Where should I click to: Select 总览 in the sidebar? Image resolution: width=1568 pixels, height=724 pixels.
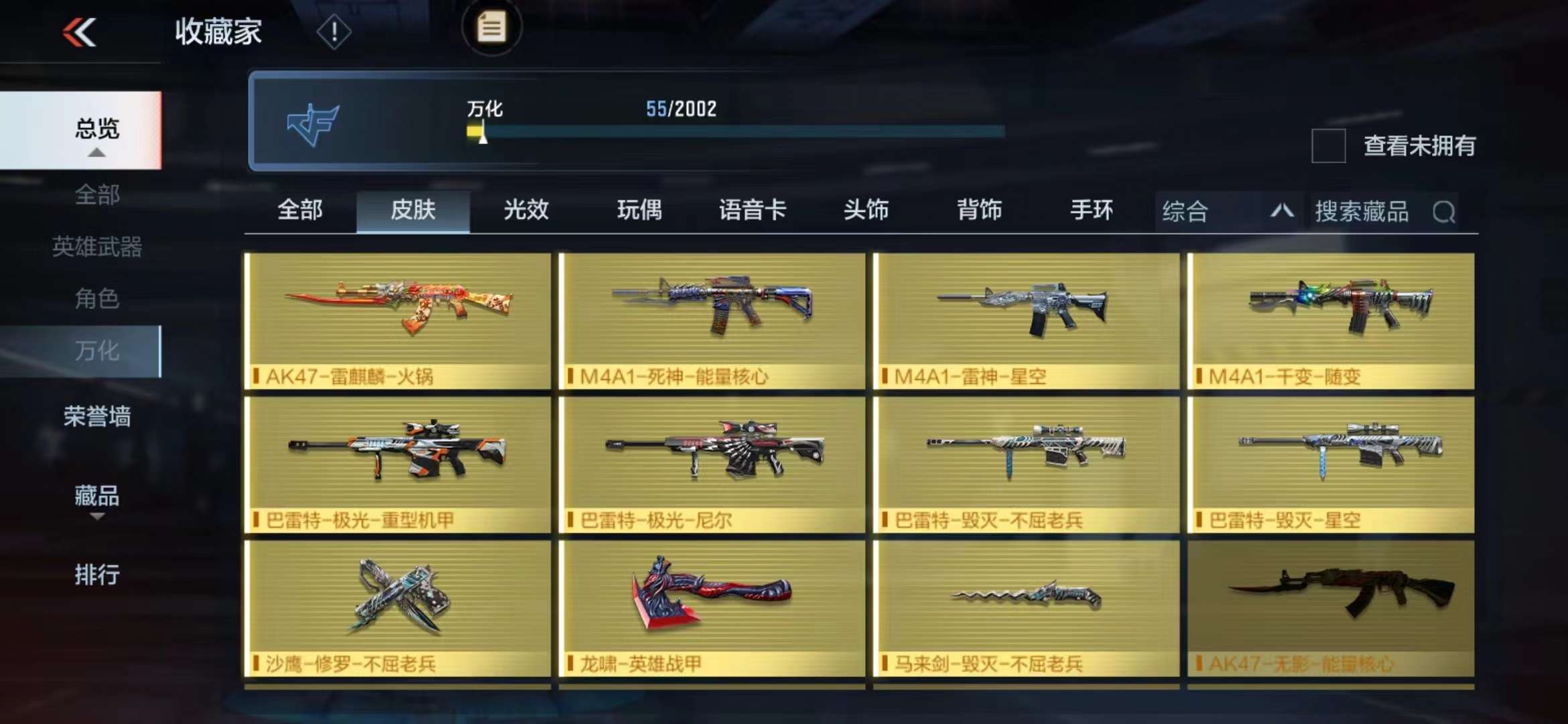coord(96,129)
